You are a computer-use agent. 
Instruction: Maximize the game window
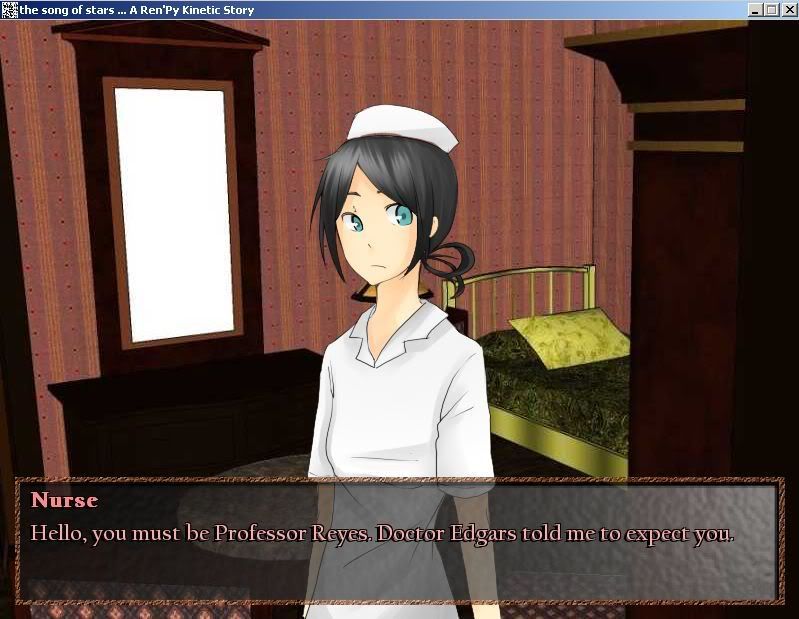[771, 10]
